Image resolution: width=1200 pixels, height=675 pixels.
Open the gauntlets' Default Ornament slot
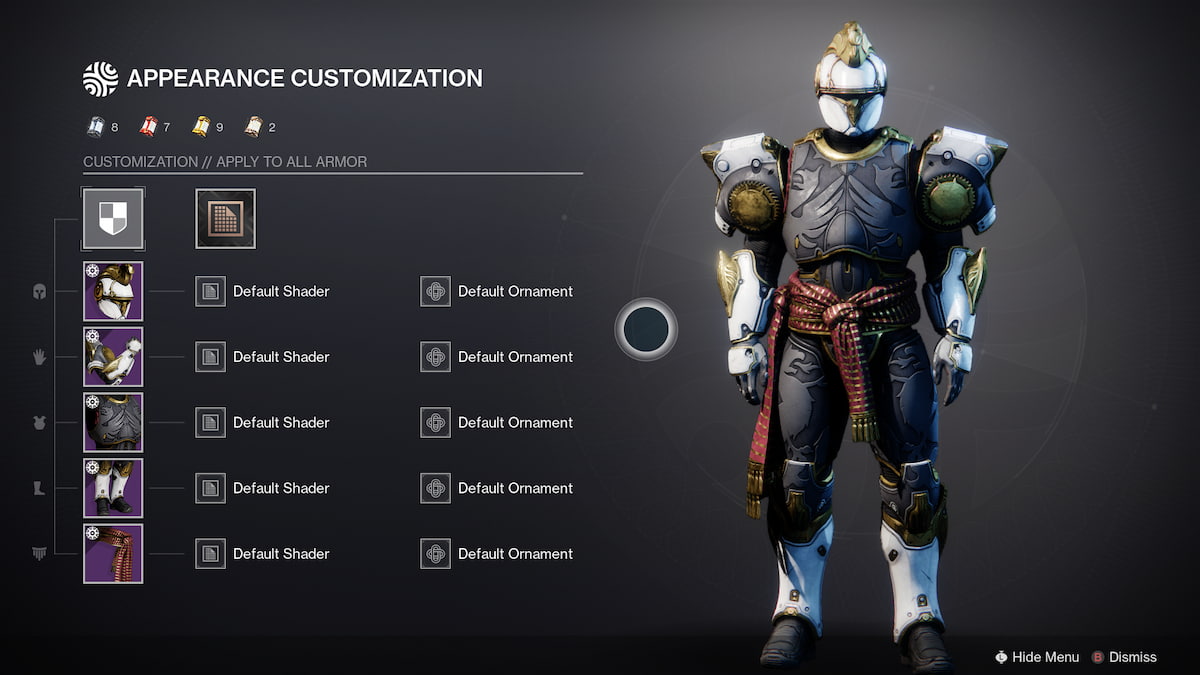click(435, 357)
